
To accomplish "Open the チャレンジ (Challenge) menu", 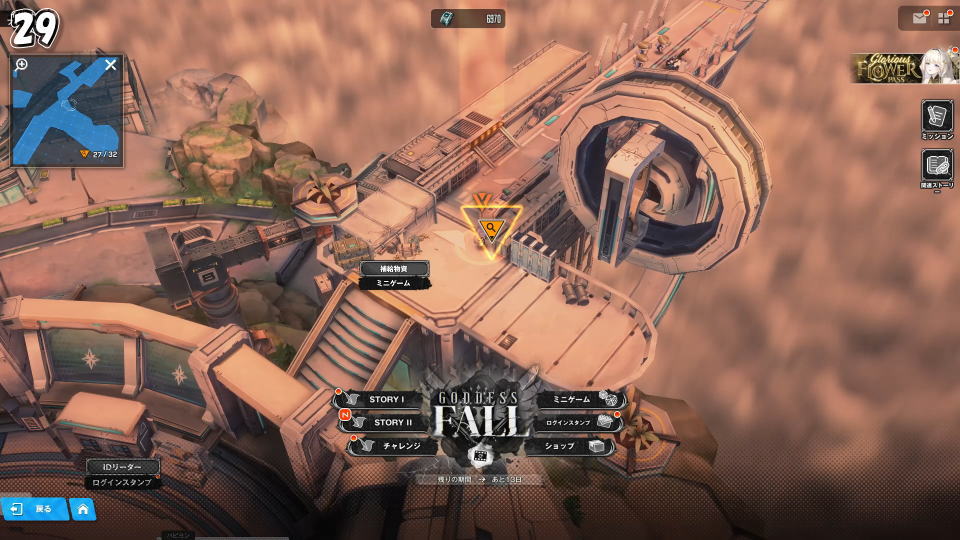I will 390,446.
